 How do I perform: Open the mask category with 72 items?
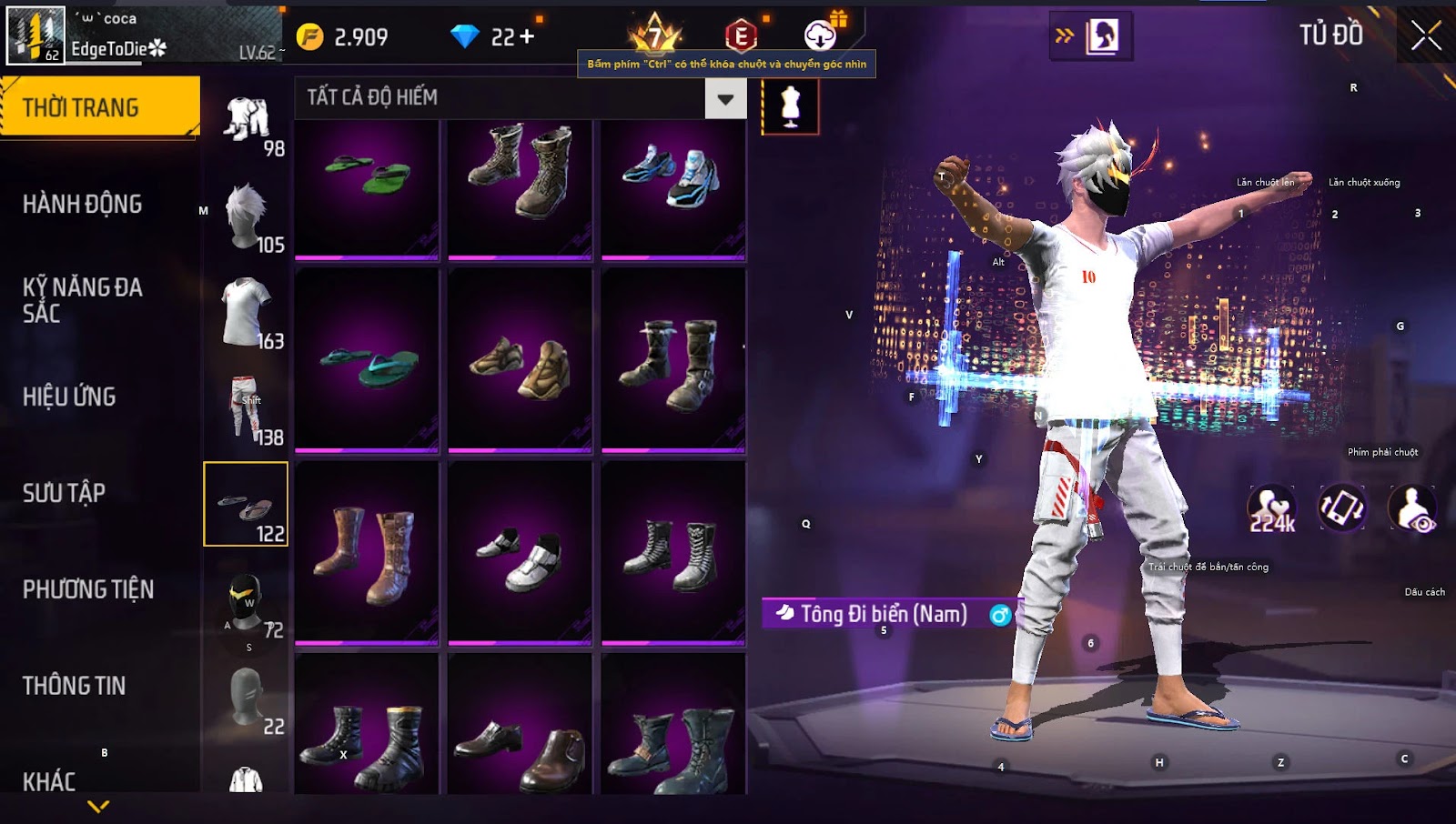click(246, 603)
